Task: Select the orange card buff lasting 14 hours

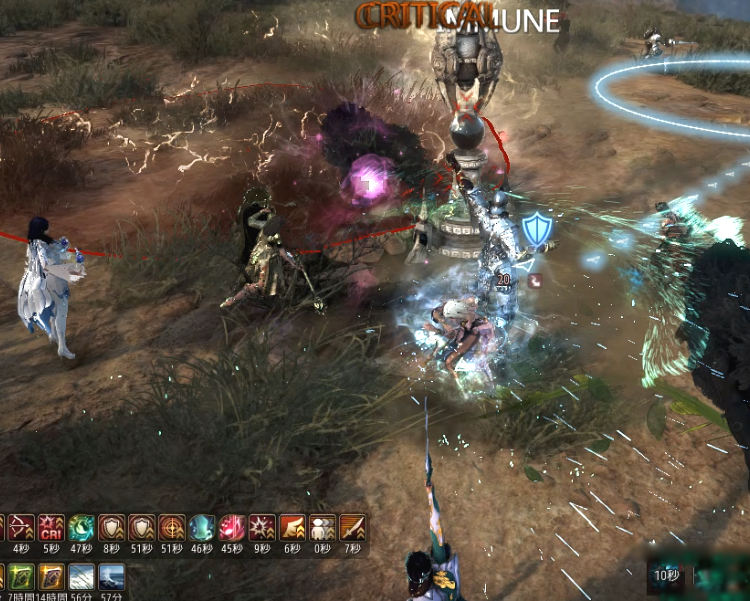Action: (x=50, y=576)
